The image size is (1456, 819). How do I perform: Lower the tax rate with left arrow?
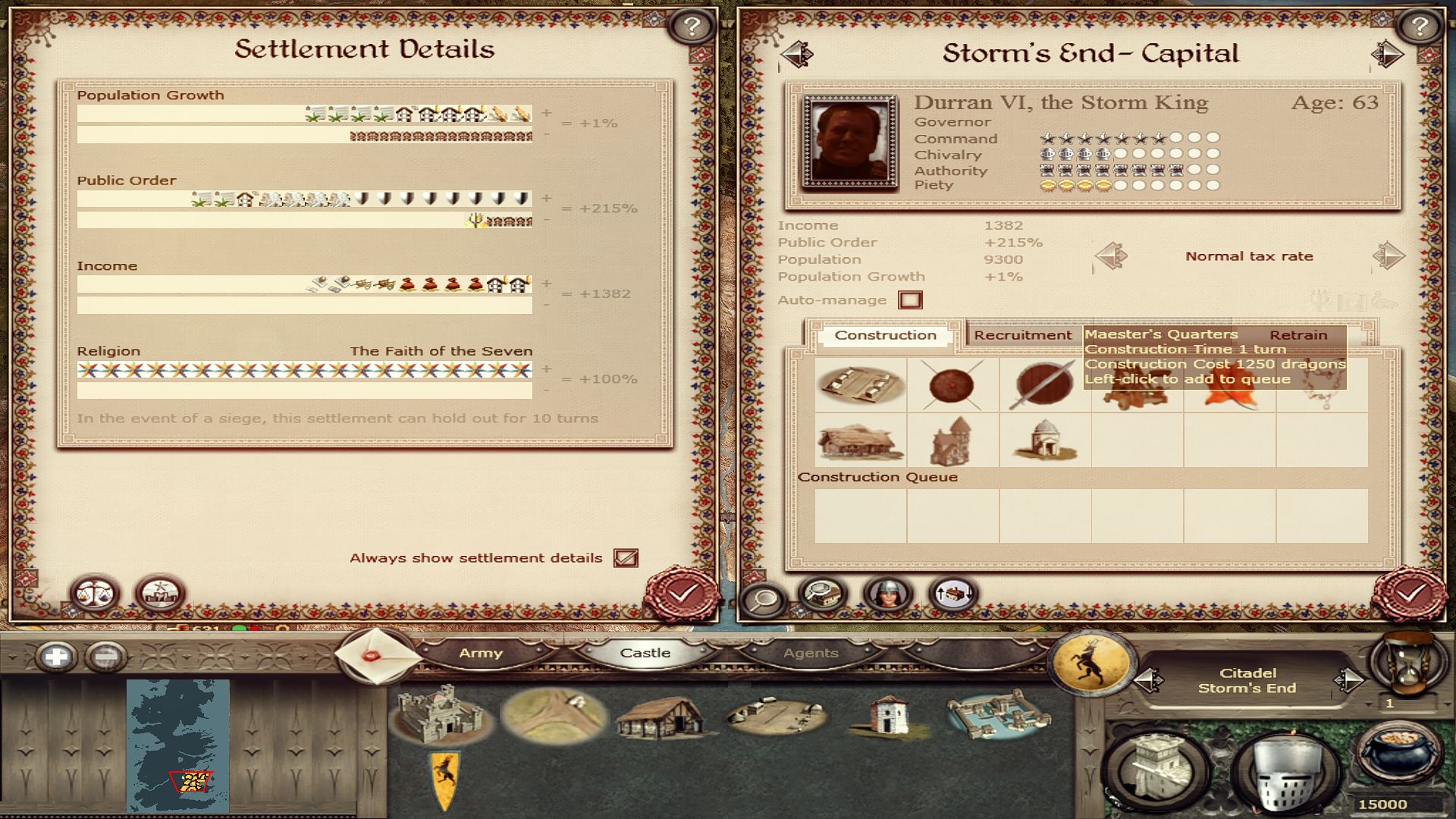tap(1112, 256)
